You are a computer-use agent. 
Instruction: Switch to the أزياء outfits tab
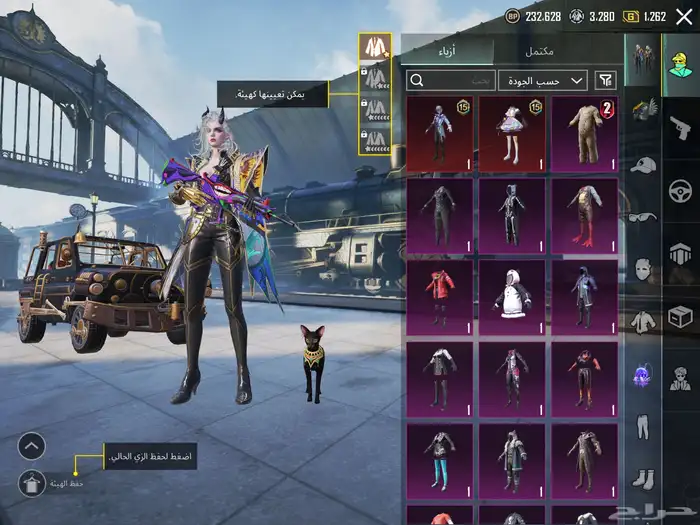coord(447,51)
